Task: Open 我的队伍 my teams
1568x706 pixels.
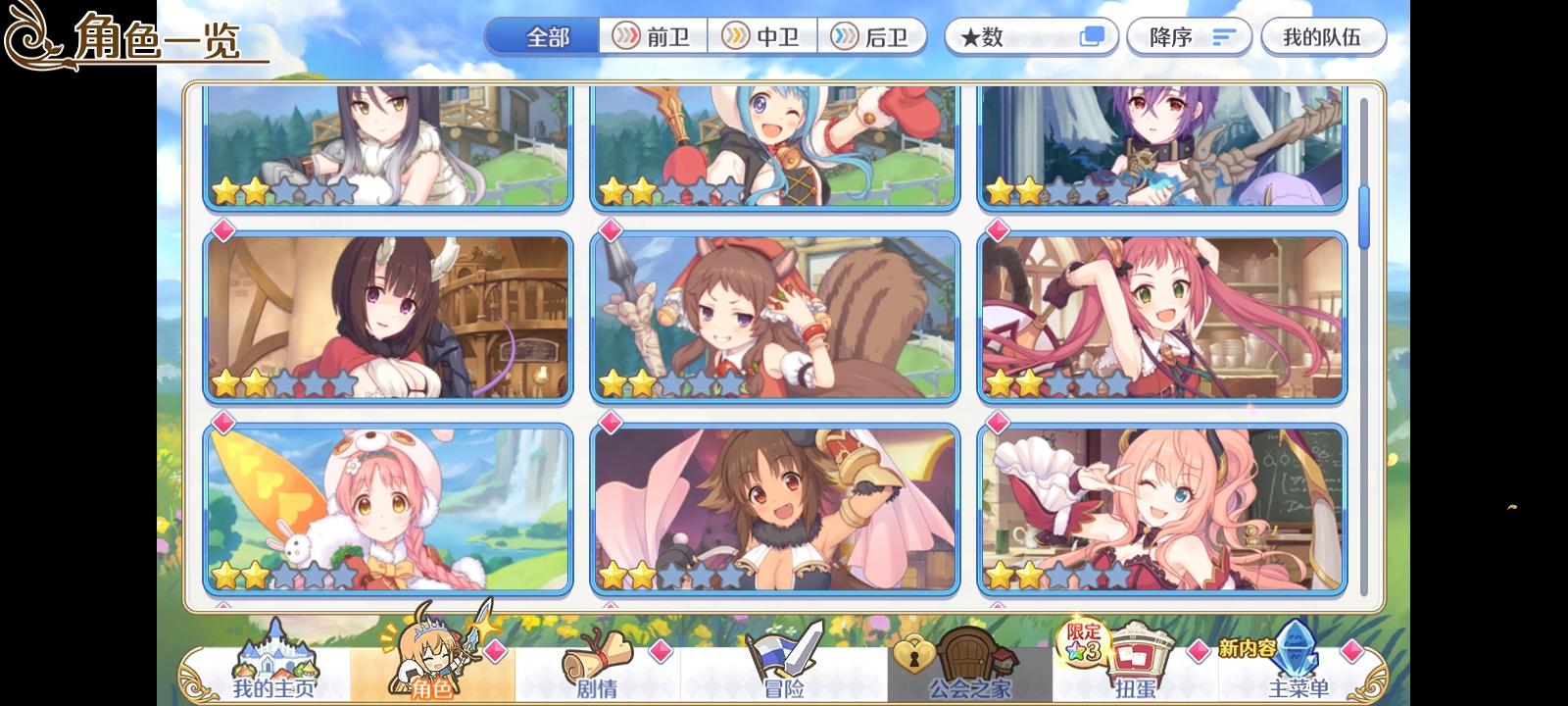Action: click(1323, 35)
